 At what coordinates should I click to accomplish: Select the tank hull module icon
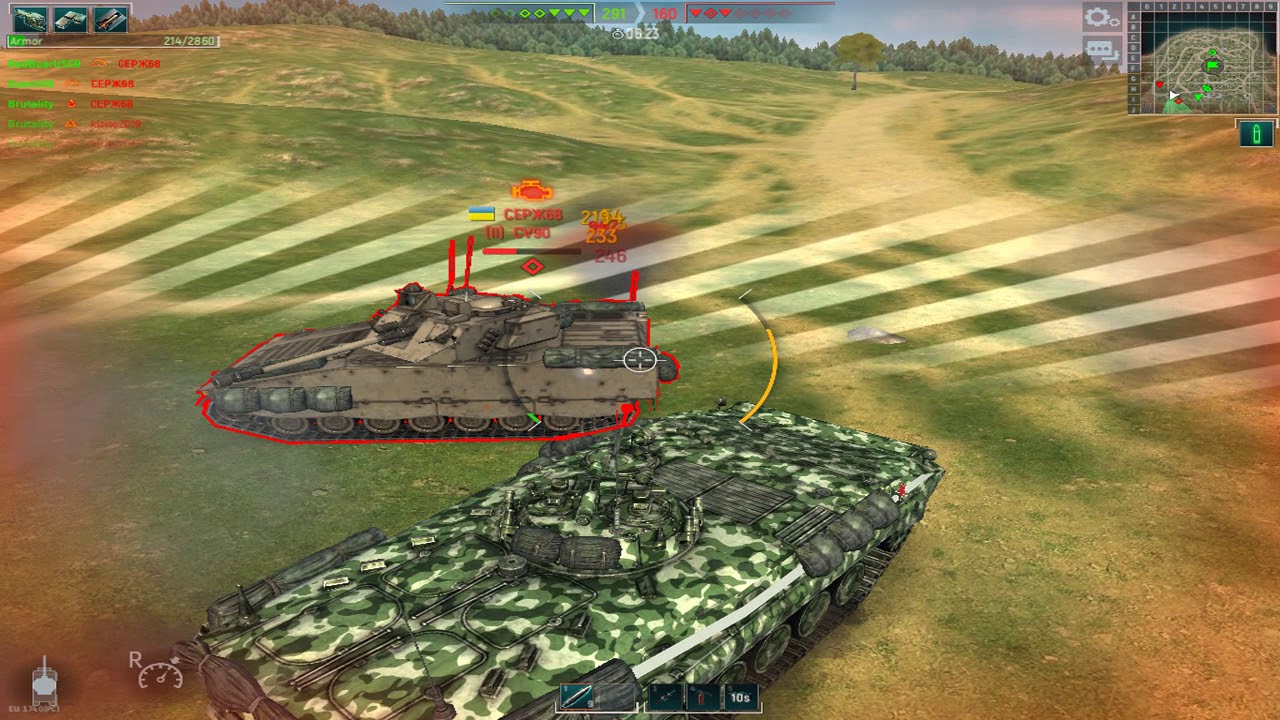[29, 19]
